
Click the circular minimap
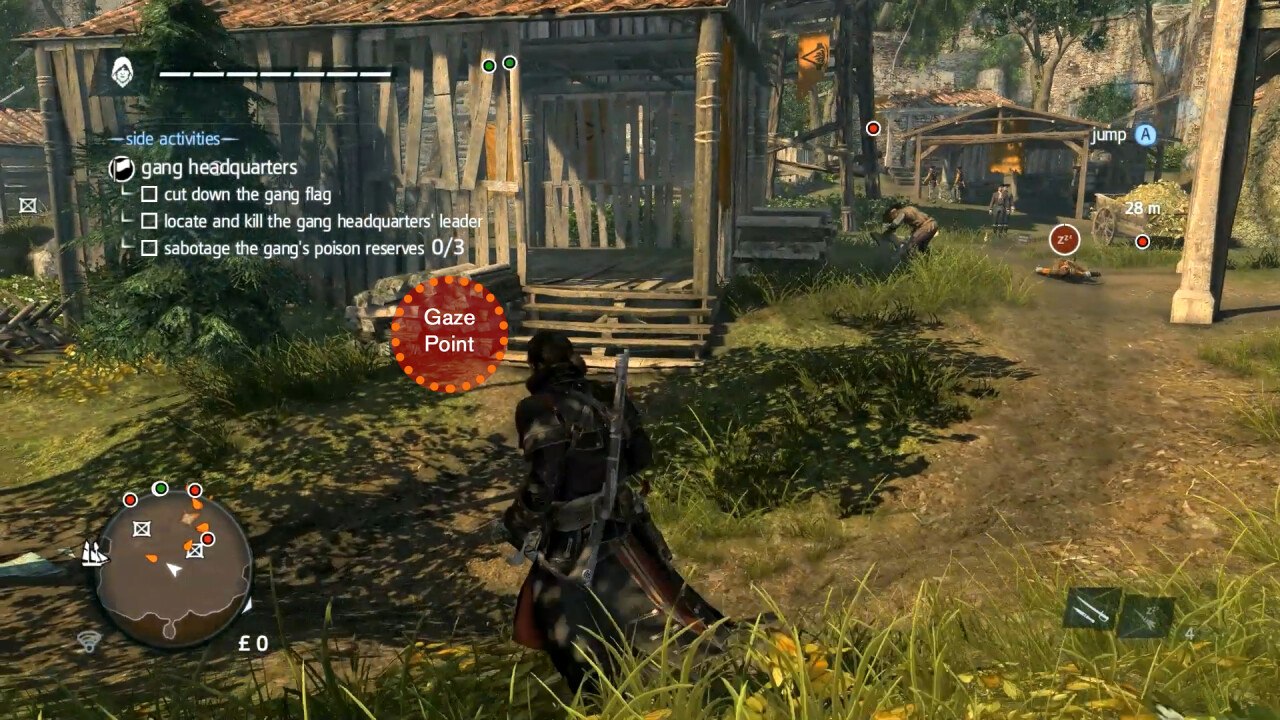click(x=174, y=568)
